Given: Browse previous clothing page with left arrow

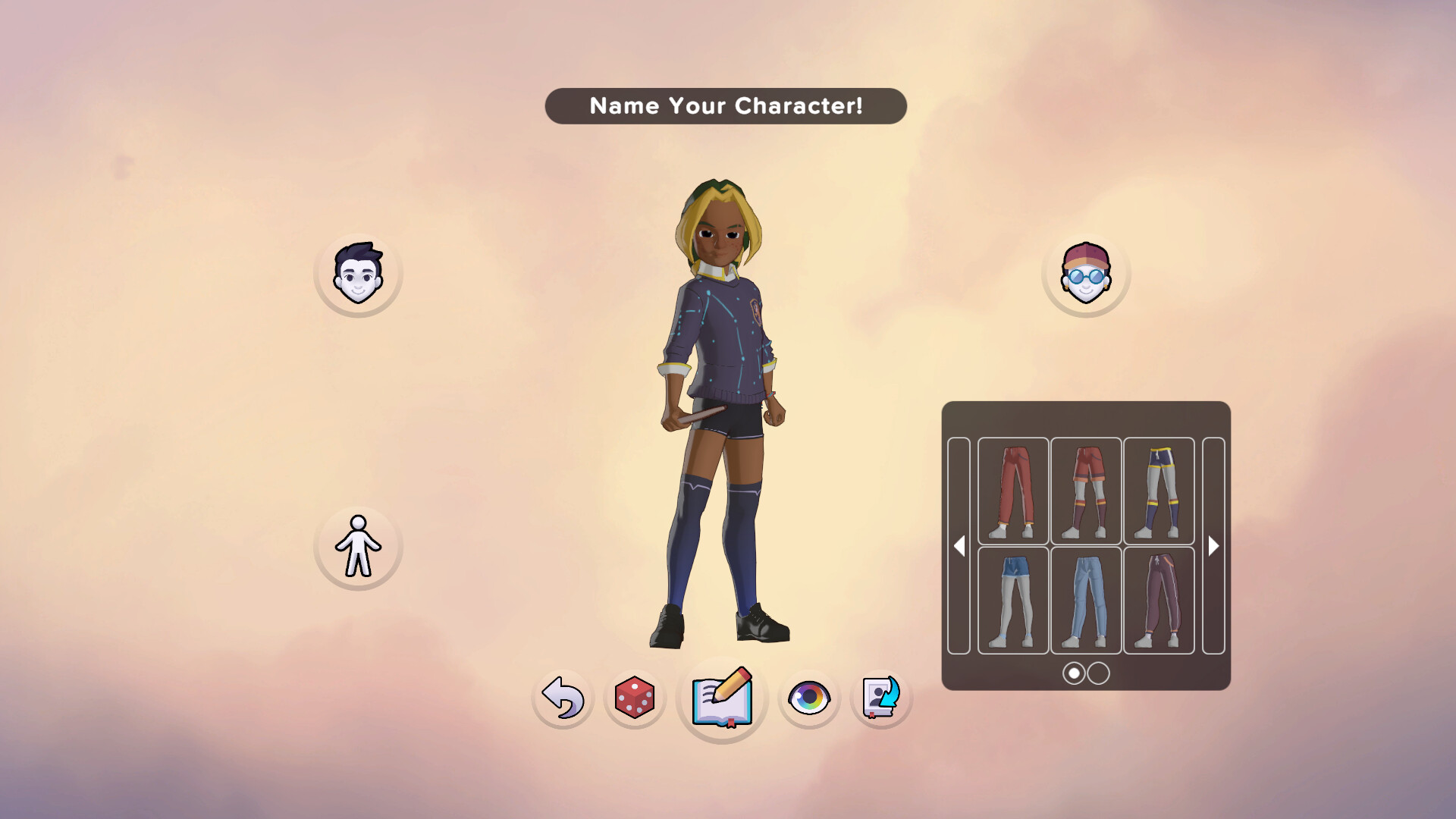Looking at the screenshot, I should pyautogui.click(x=960, y=545).
